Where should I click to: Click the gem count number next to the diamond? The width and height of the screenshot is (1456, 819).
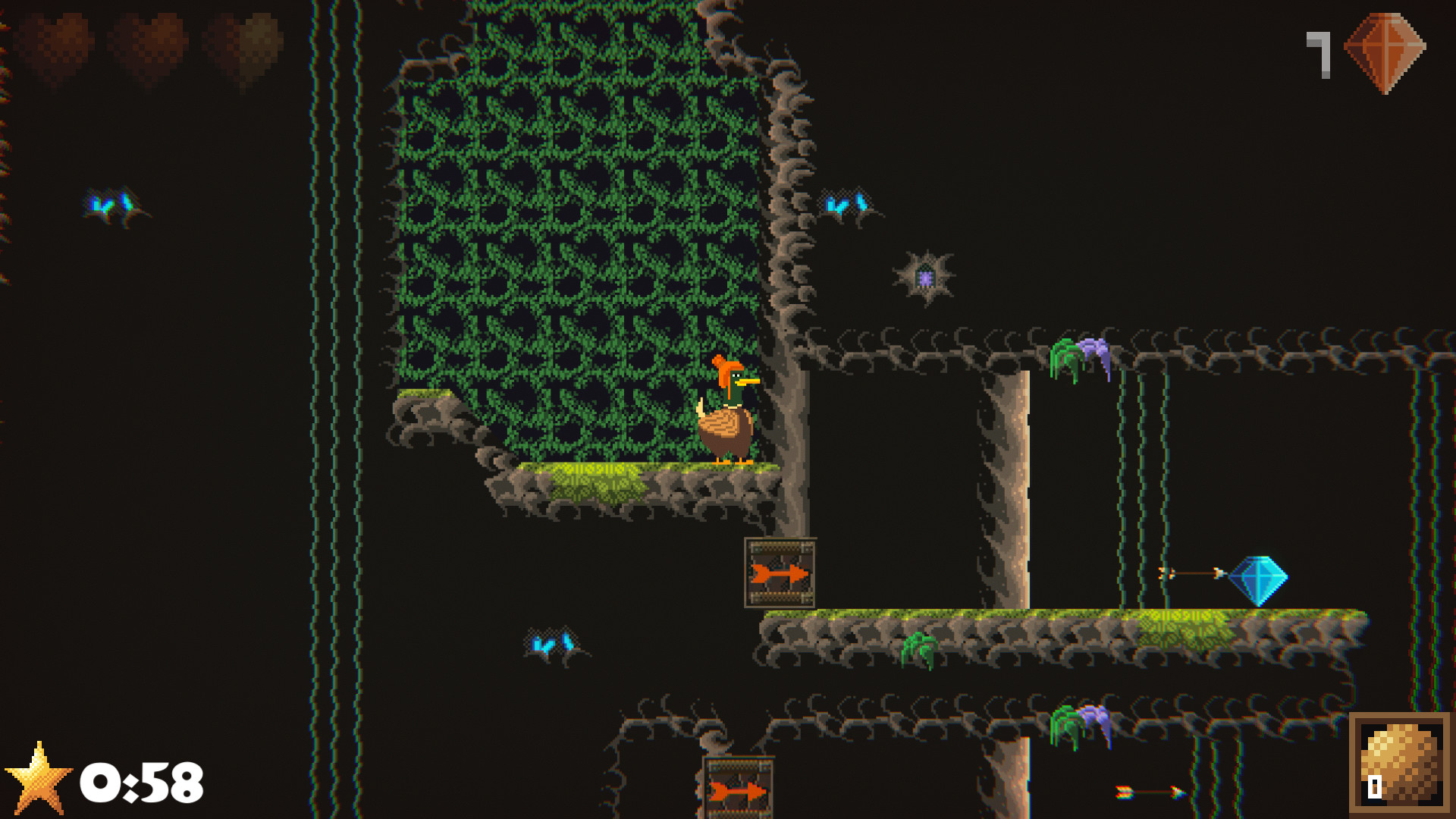pos(1318,53)
